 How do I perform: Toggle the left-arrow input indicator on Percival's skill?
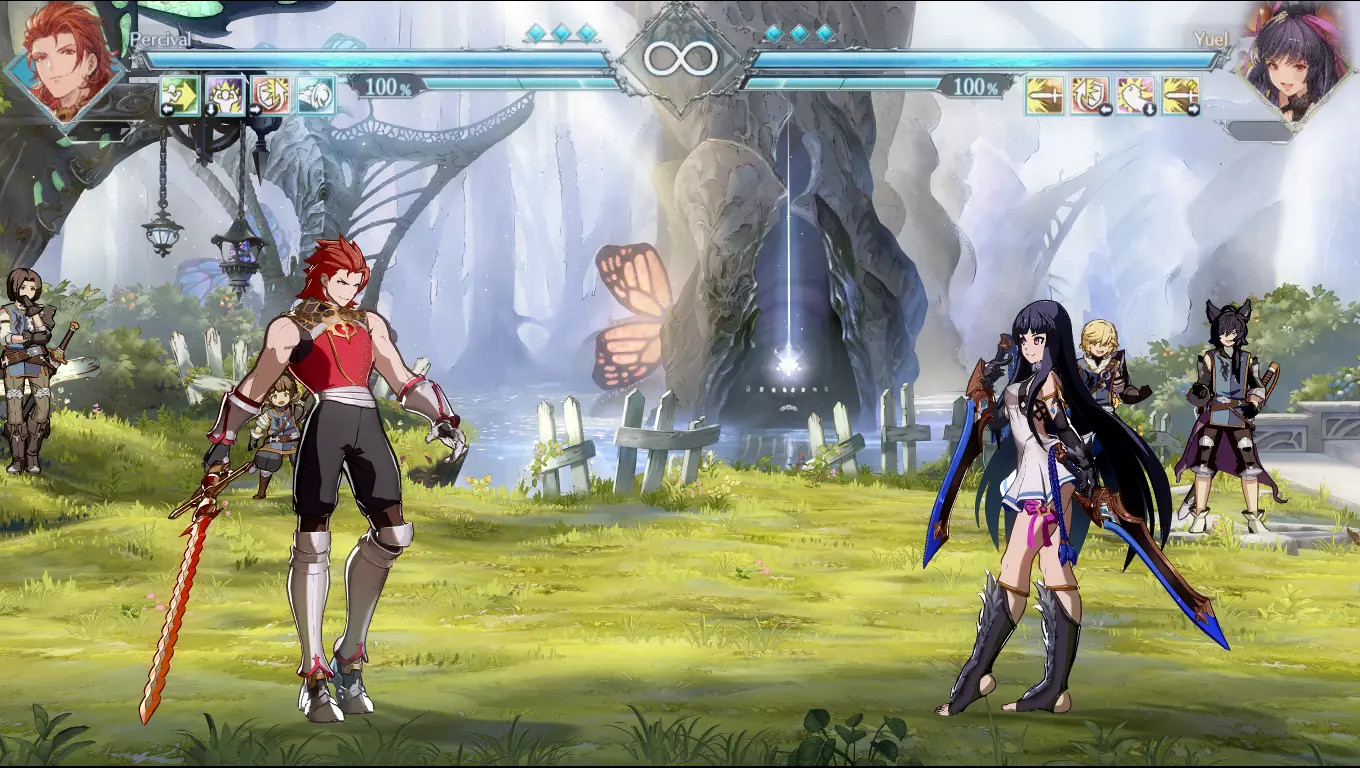167,108
